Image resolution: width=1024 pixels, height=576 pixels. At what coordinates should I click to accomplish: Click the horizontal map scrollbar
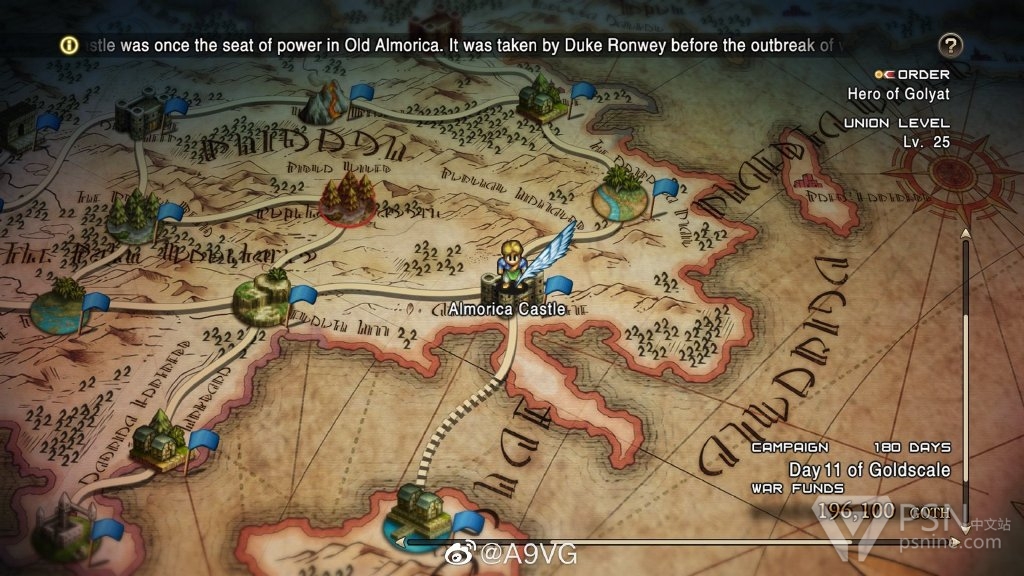tap(680, 543)
